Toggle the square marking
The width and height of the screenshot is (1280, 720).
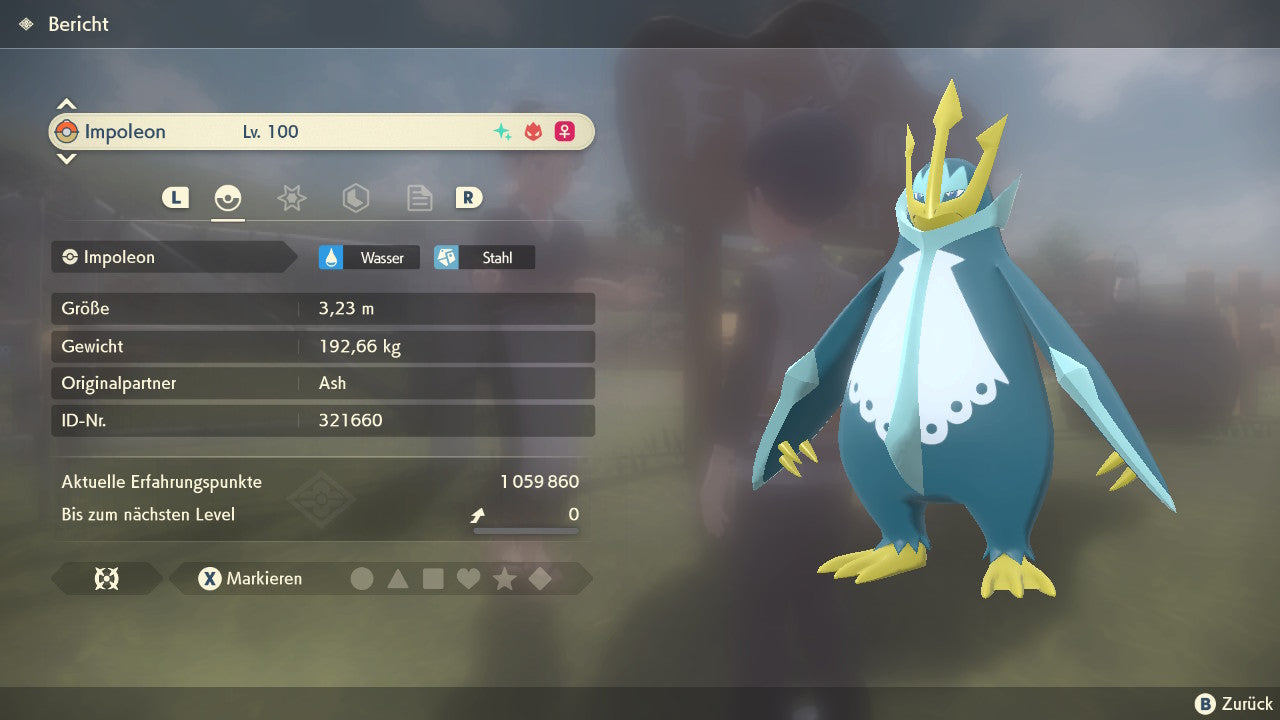pos(433,578)
